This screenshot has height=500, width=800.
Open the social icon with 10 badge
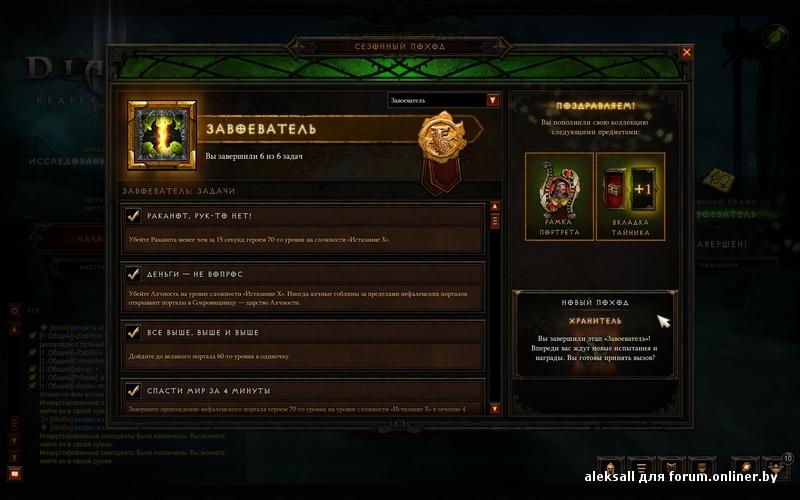point(775,466)
